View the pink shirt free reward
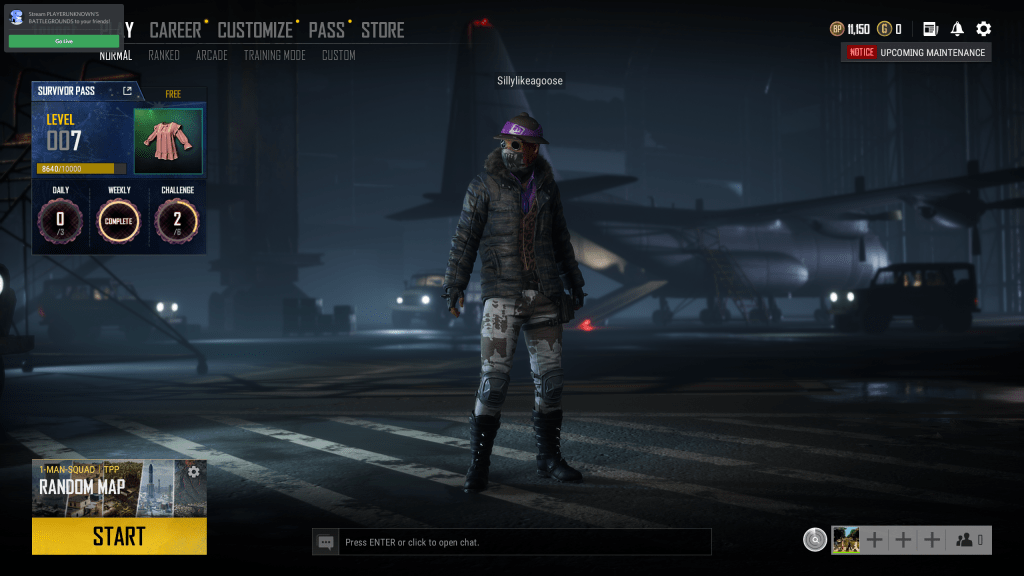This screenshot has width=1024, height=576. (168, 141)
